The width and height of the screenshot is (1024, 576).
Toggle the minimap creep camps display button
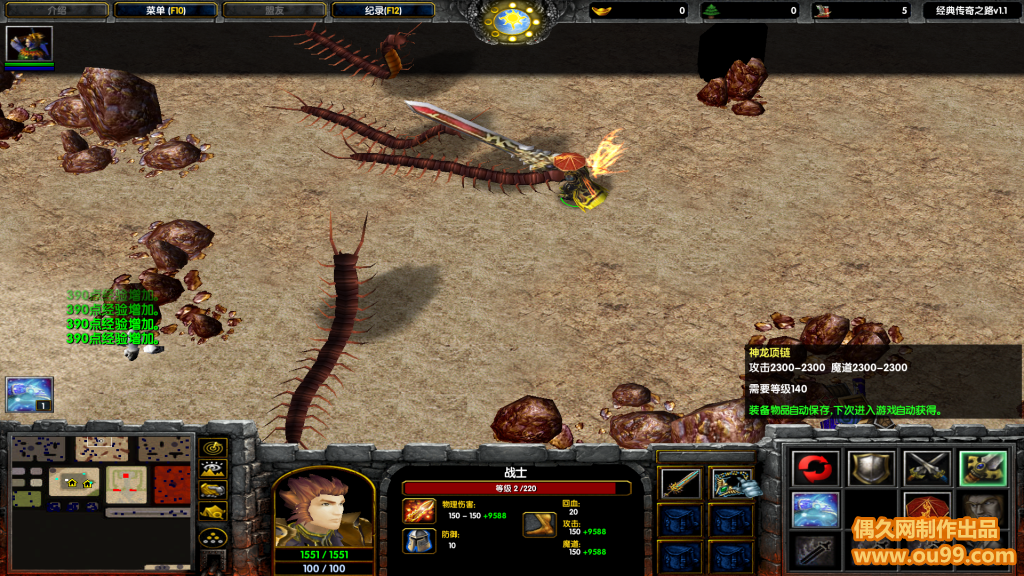pos(213,510)
